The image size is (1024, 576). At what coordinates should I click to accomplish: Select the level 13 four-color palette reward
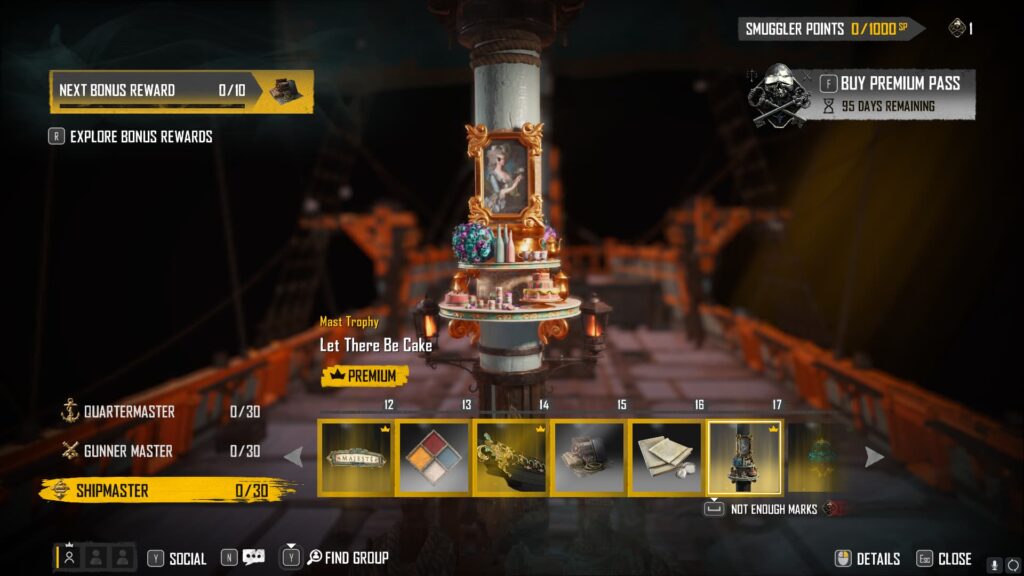433,458
